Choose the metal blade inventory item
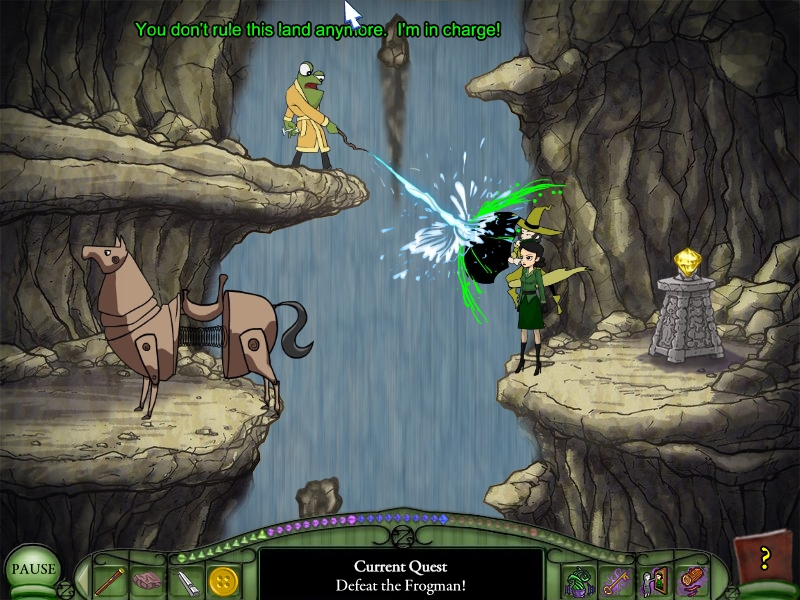The image size is (800, 600). (x=185, y=579)
